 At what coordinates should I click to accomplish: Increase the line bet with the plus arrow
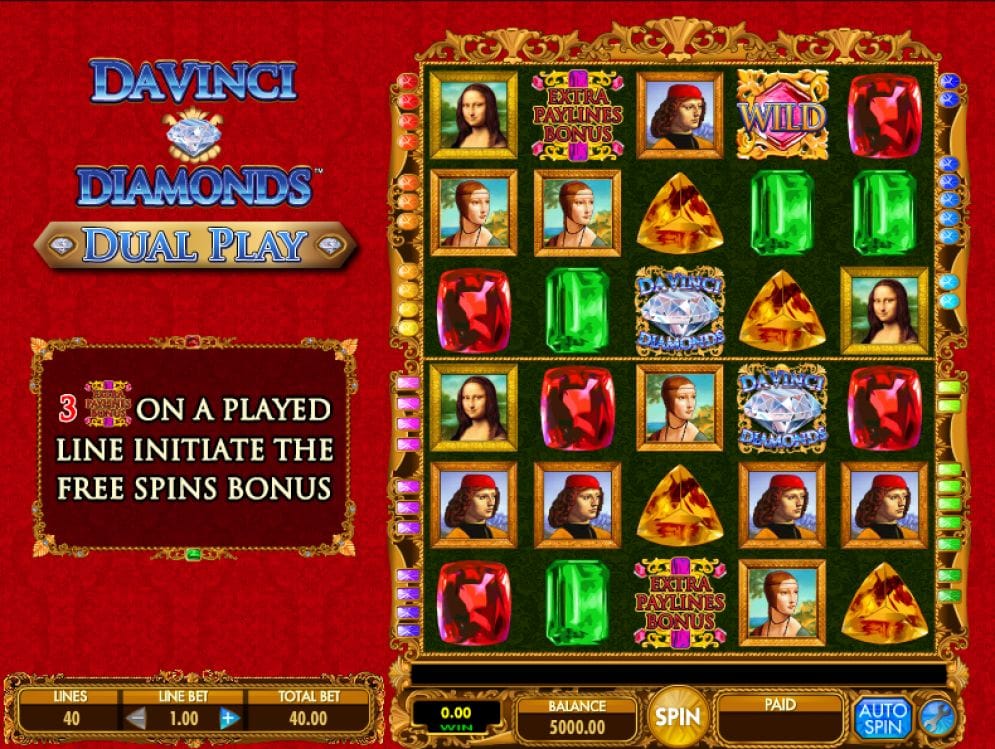(228, 718)
